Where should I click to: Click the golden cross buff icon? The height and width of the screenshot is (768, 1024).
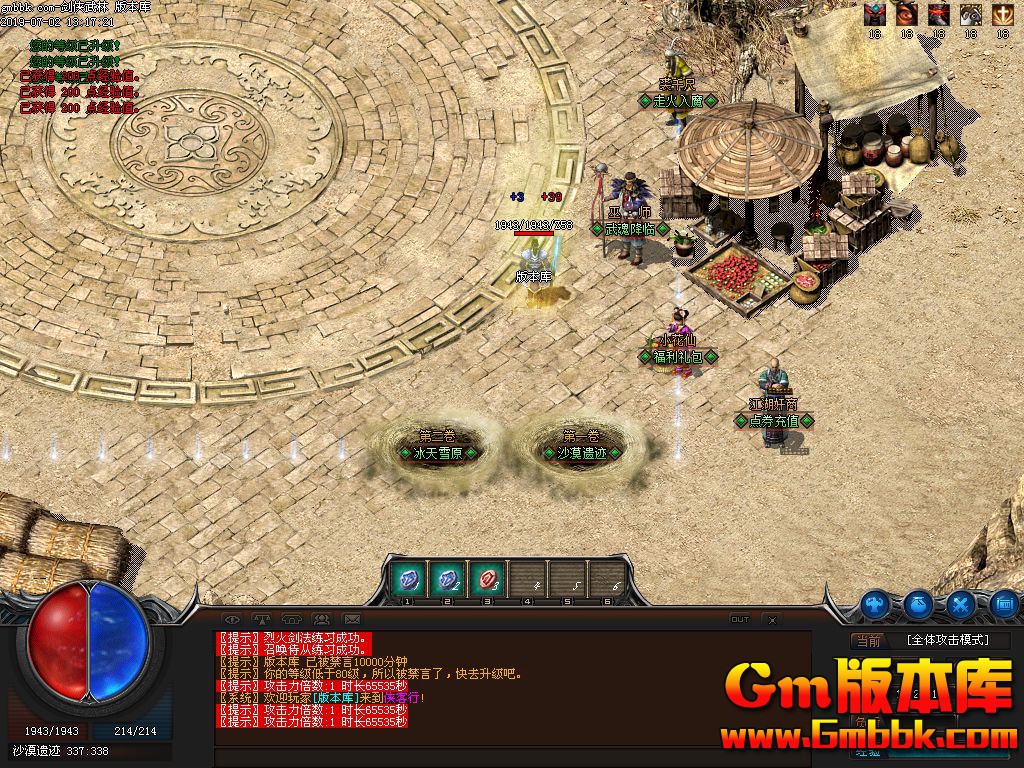[1001, 14]
